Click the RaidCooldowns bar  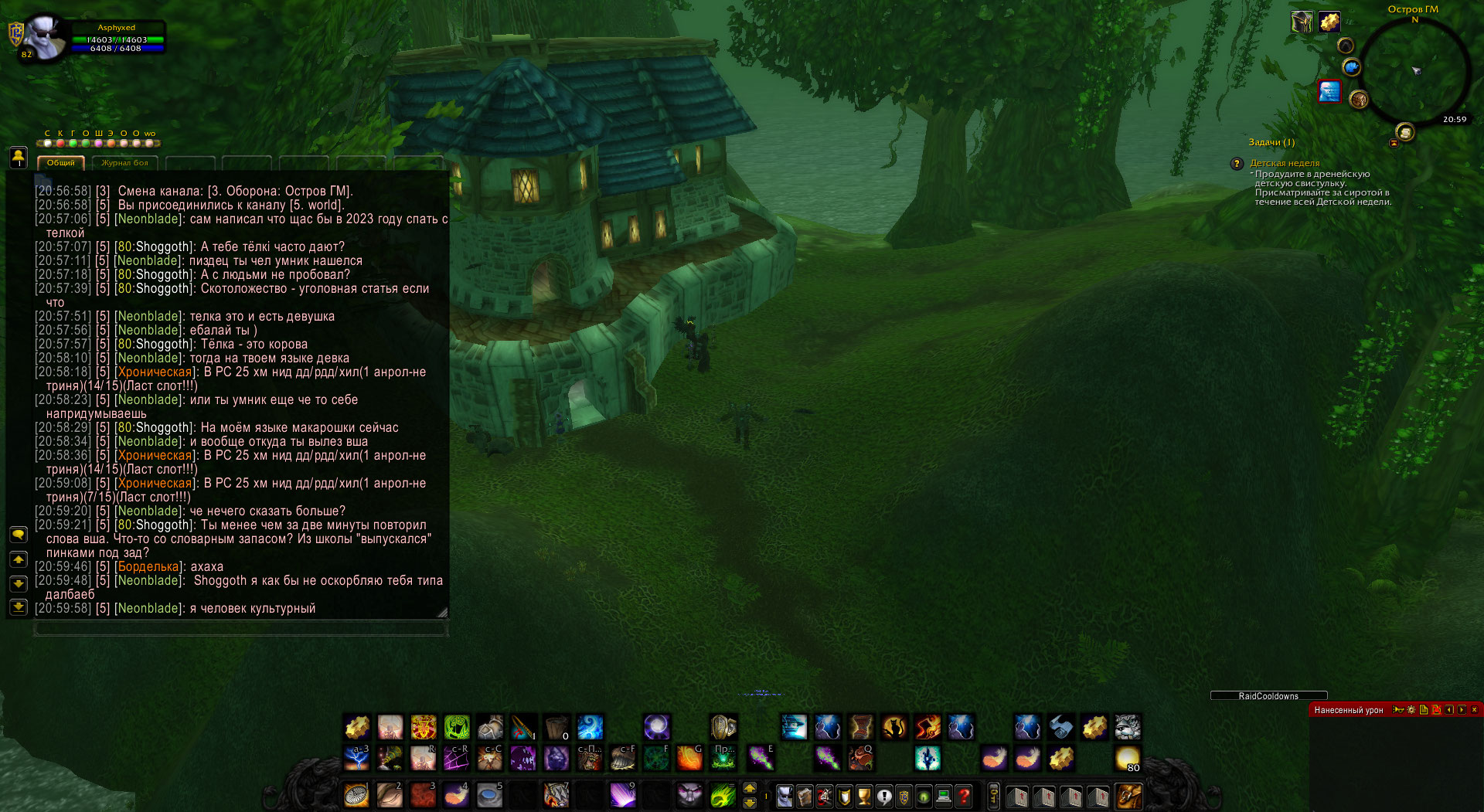coord(1268,696)
